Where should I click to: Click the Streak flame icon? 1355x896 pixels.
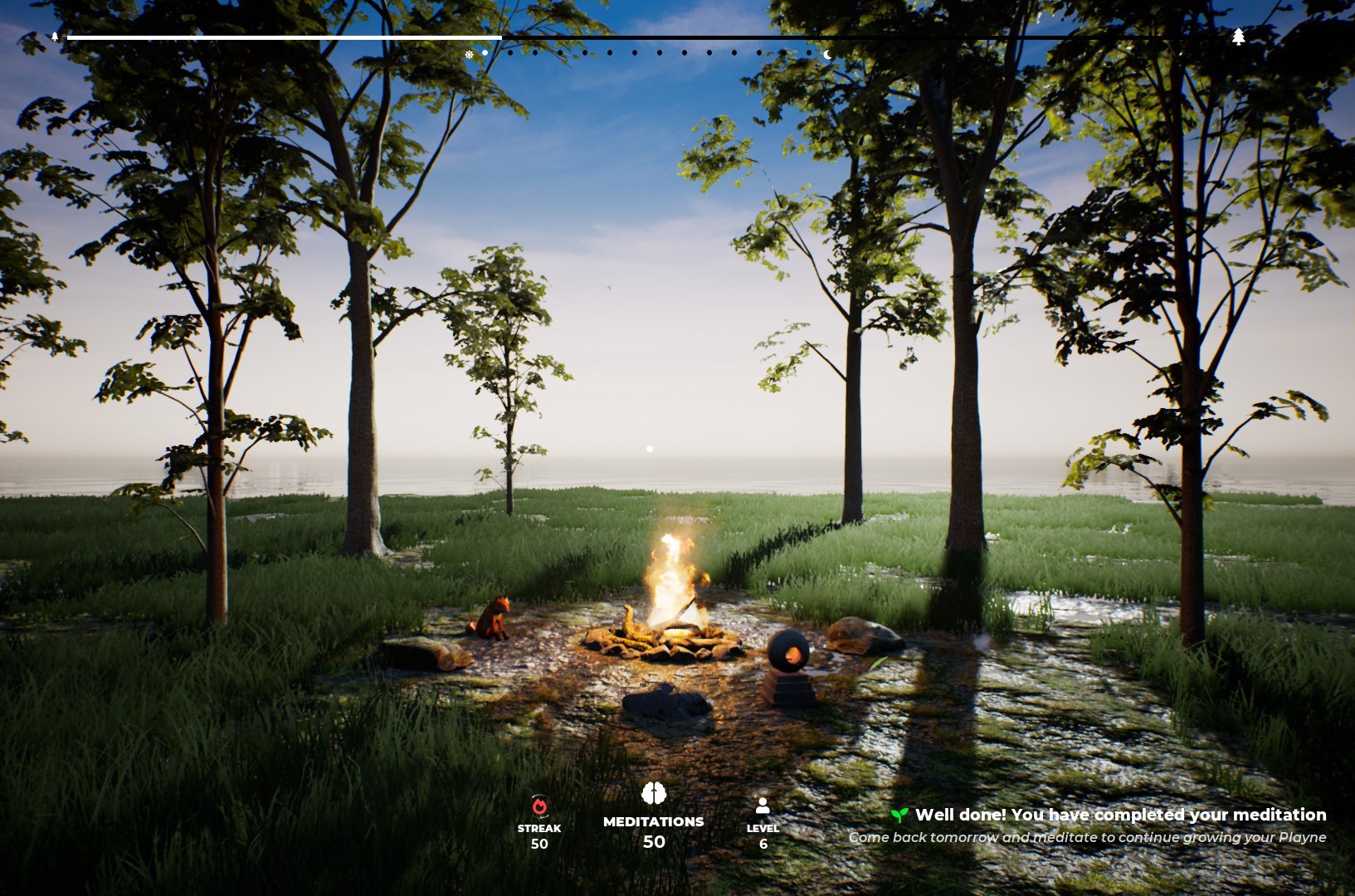pyautogui.click(x=539, y=806)
